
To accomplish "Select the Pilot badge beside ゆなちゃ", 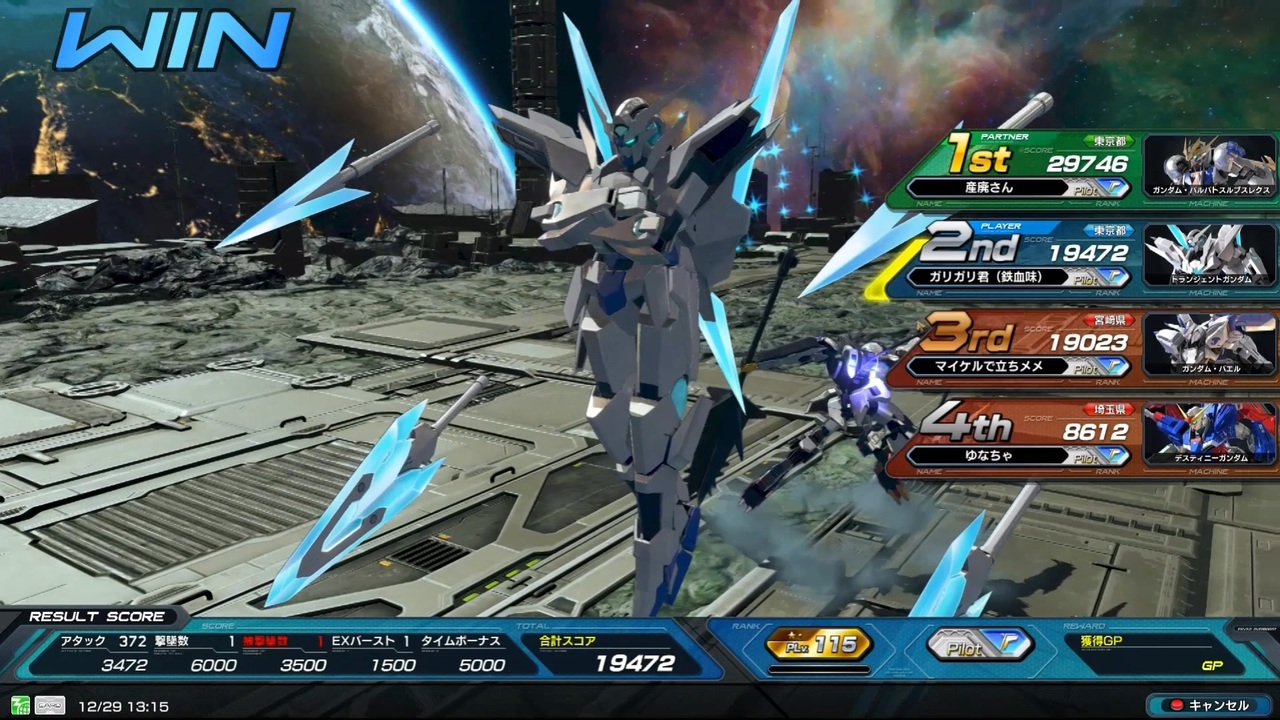I will point(1097,456).
